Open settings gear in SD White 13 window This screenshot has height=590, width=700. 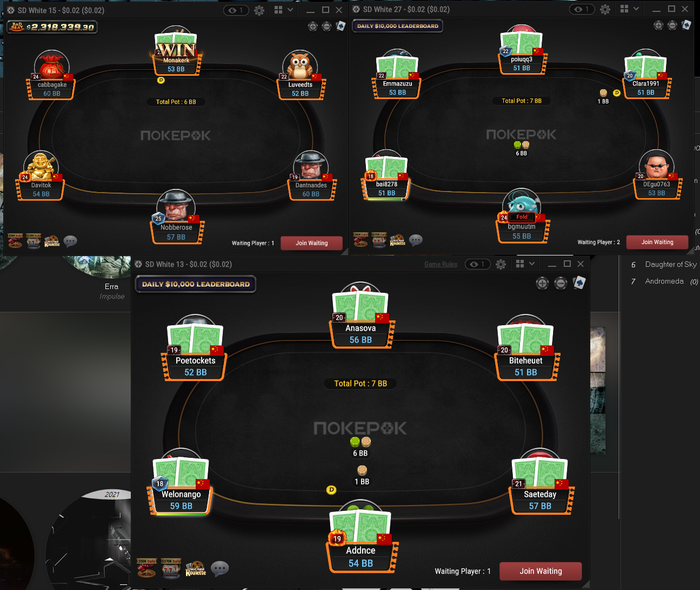click(499, 264)
